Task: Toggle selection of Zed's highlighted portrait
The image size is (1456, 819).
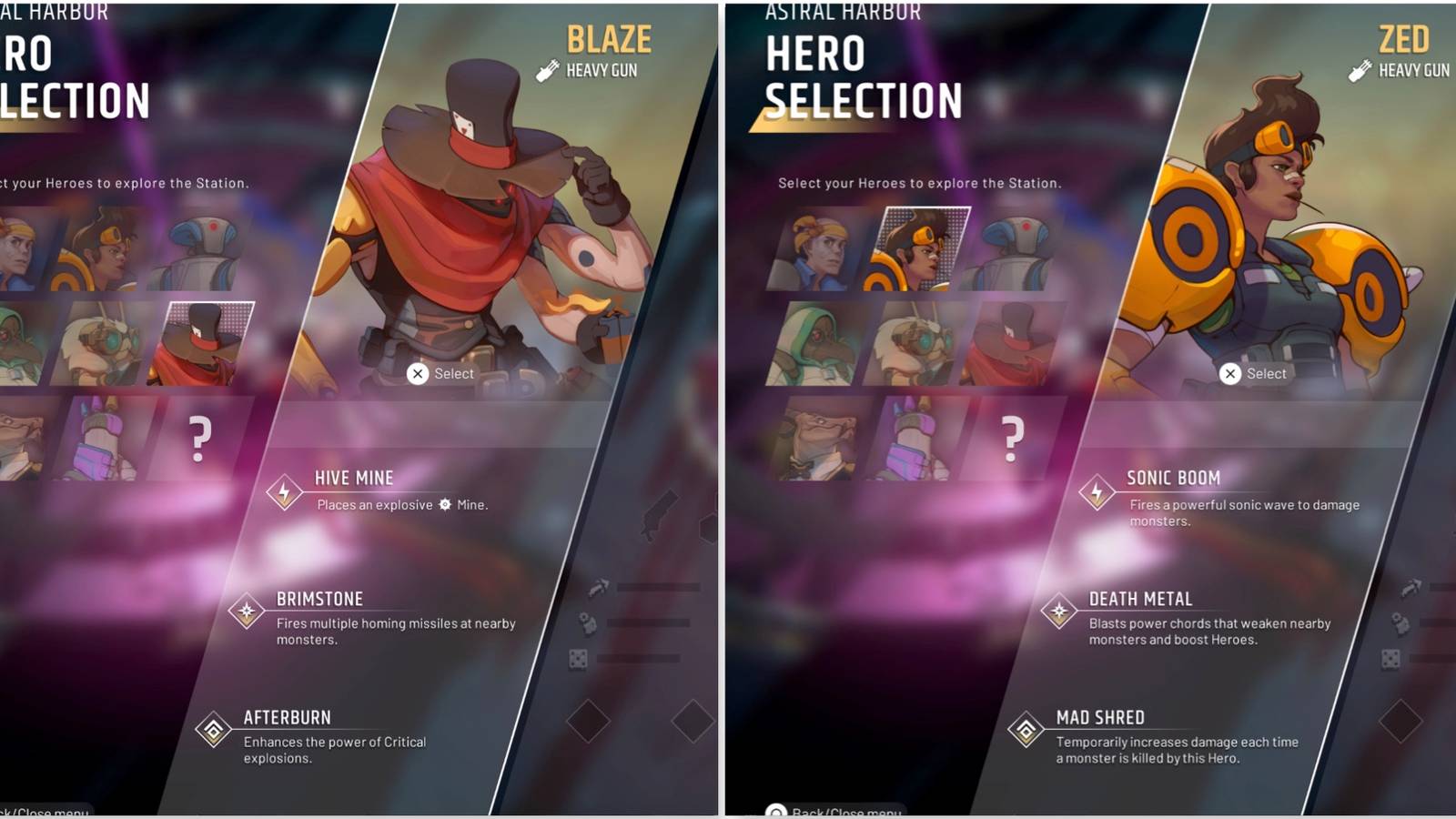Action: coord(922,246)
